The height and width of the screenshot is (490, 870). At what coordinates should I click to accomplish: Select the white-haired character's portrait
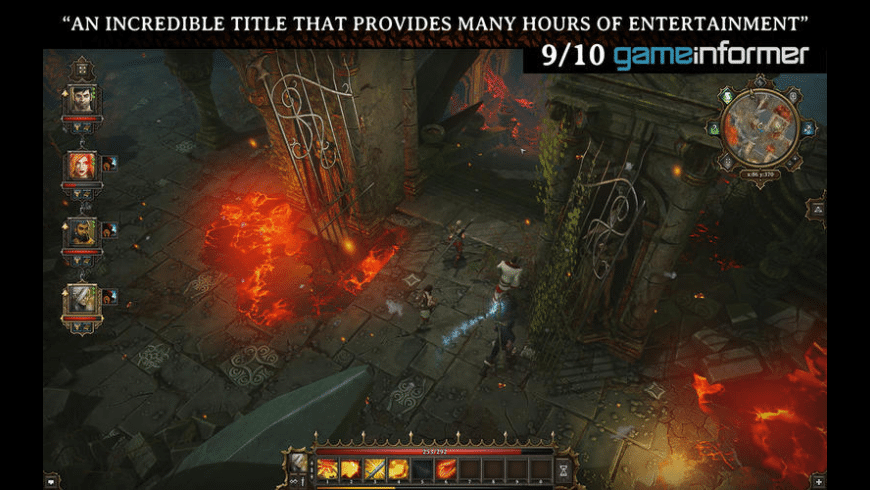click(x=79, y=297)
